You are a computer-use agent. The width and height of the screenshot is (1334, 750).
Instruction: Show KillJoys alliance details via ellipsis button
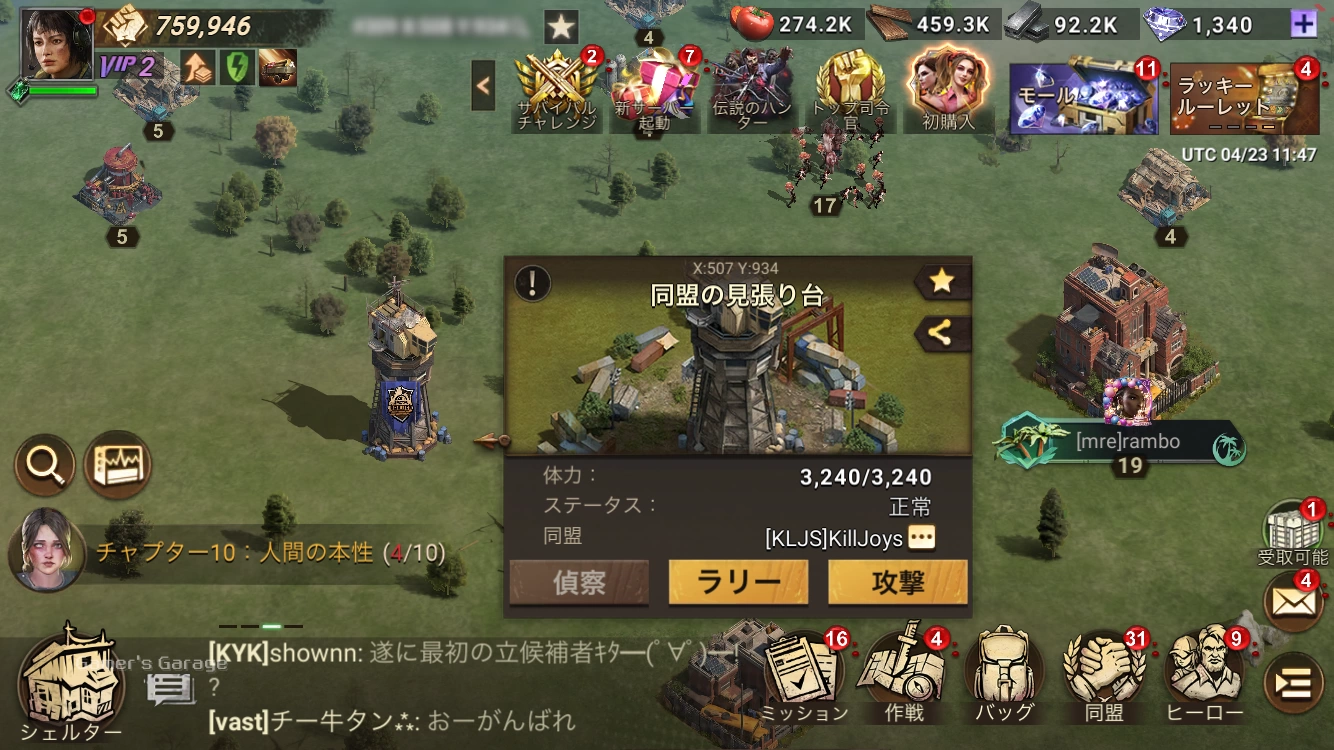pyautogui.click(x=921, y=539)
